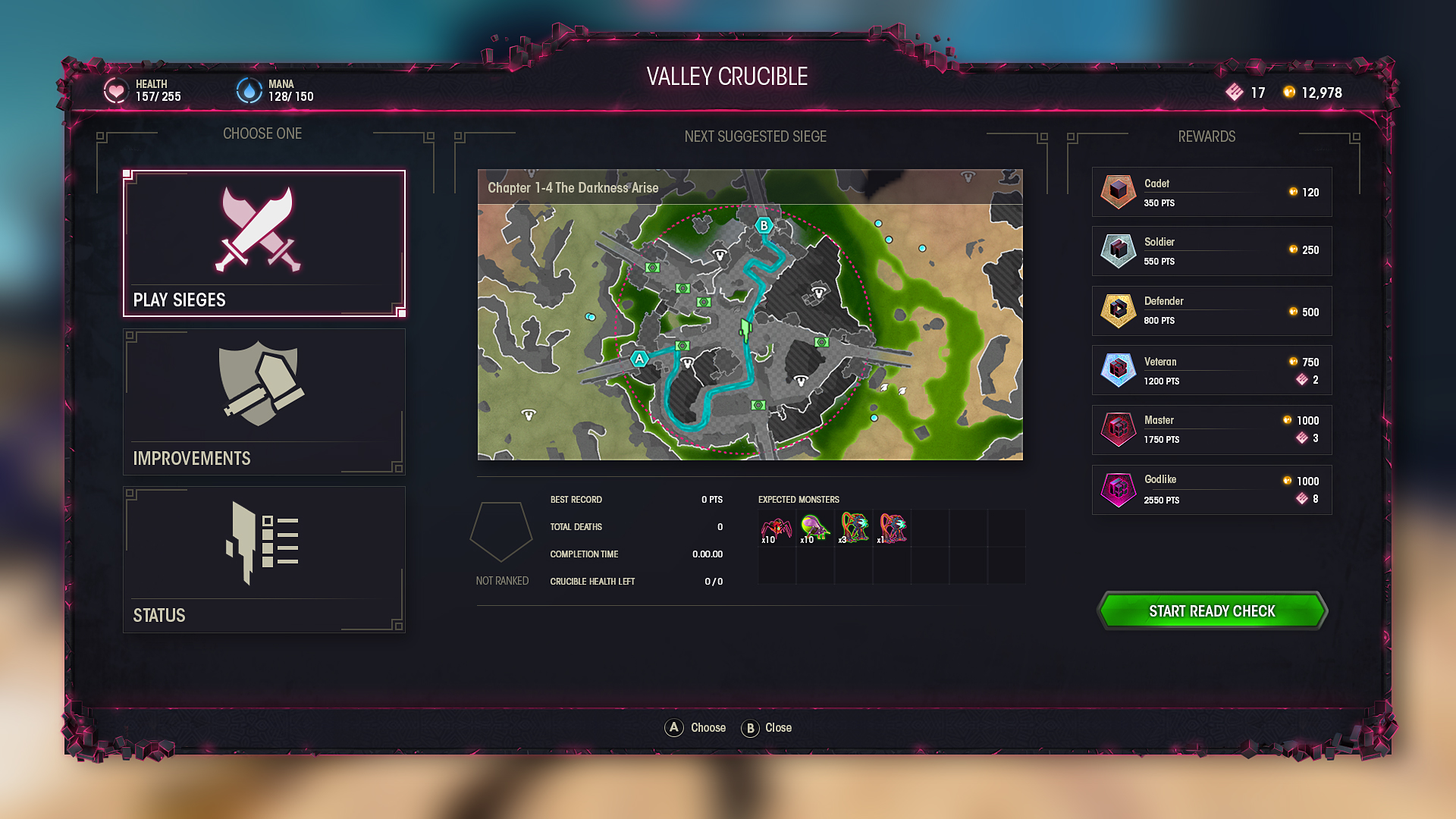Open the Improvements menu
Screen dimensions: 1456x819
tap(264, 402)
